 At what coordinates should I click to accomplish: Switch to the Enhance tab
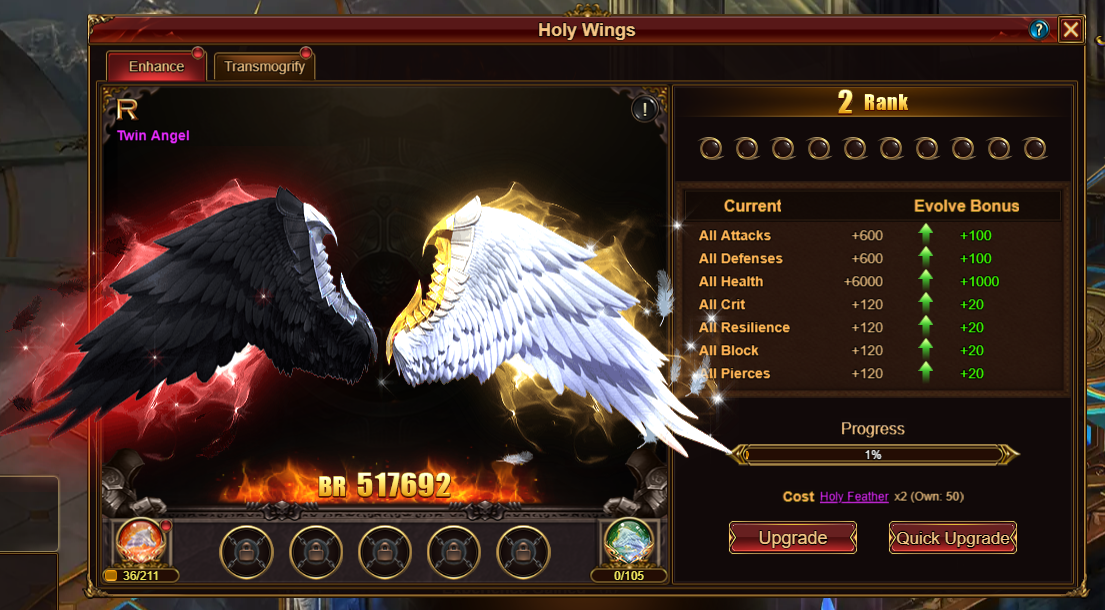pyautogui.click(x=156, y=67)
